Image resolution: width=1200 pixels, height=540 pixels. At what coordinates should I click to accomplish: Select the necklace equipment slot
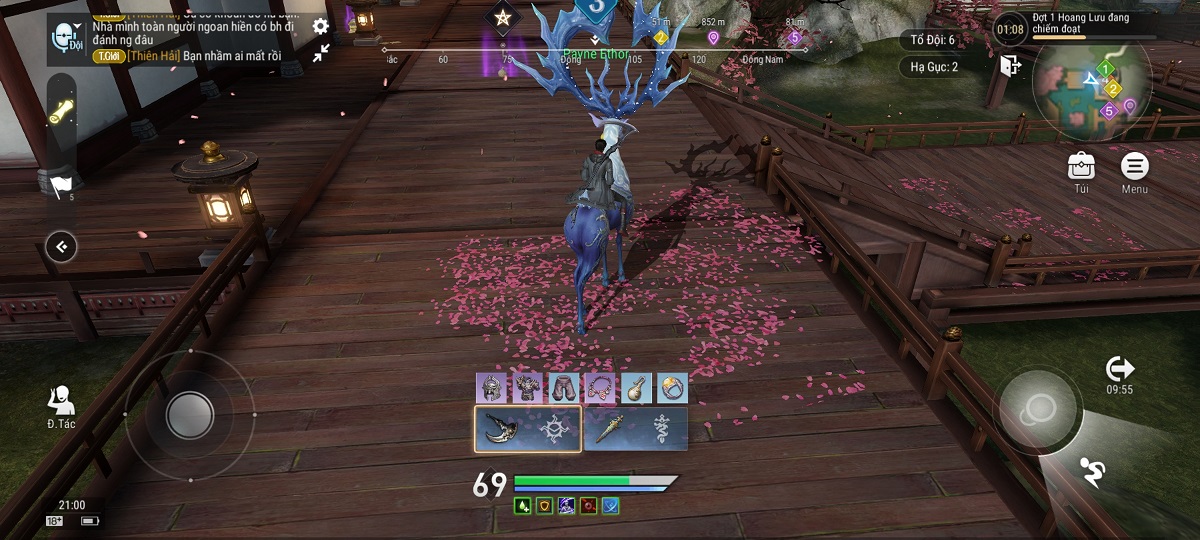(x=599, y=388)
